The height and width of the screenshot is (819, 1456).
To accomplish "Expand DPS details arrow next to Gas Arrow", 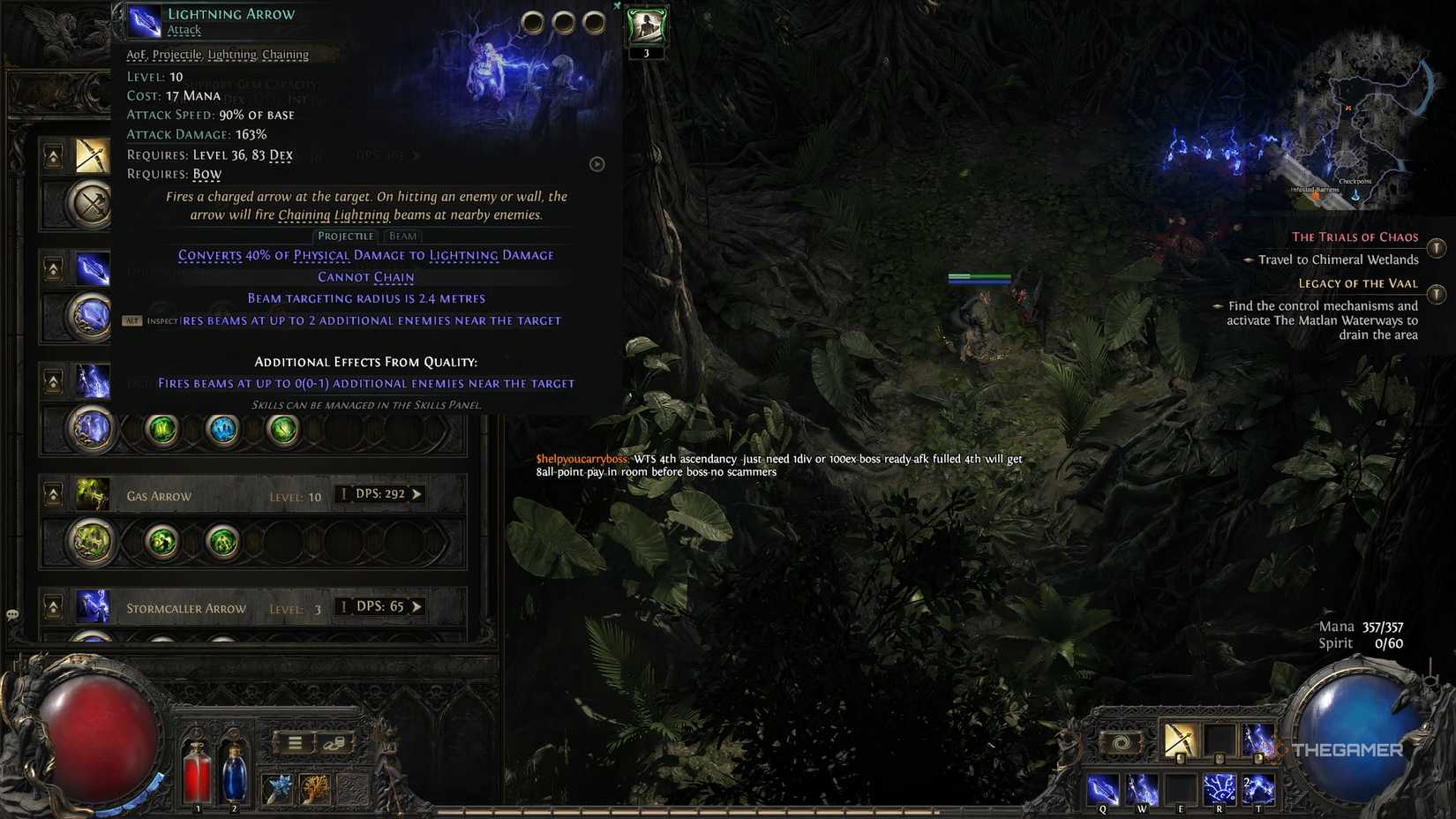I will point(417,495).
